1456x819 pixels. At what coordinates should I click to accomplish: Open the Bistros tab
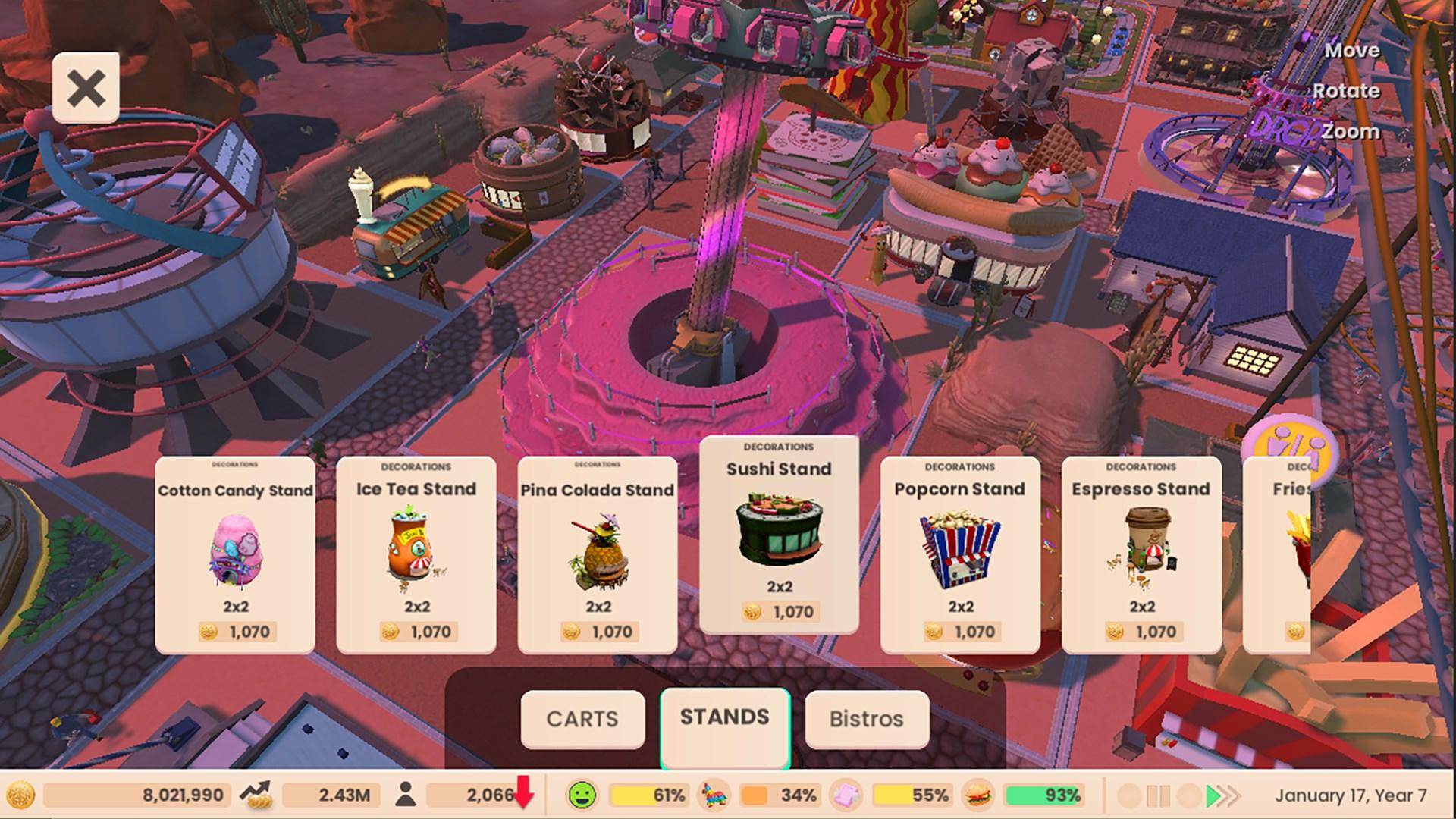867,719
